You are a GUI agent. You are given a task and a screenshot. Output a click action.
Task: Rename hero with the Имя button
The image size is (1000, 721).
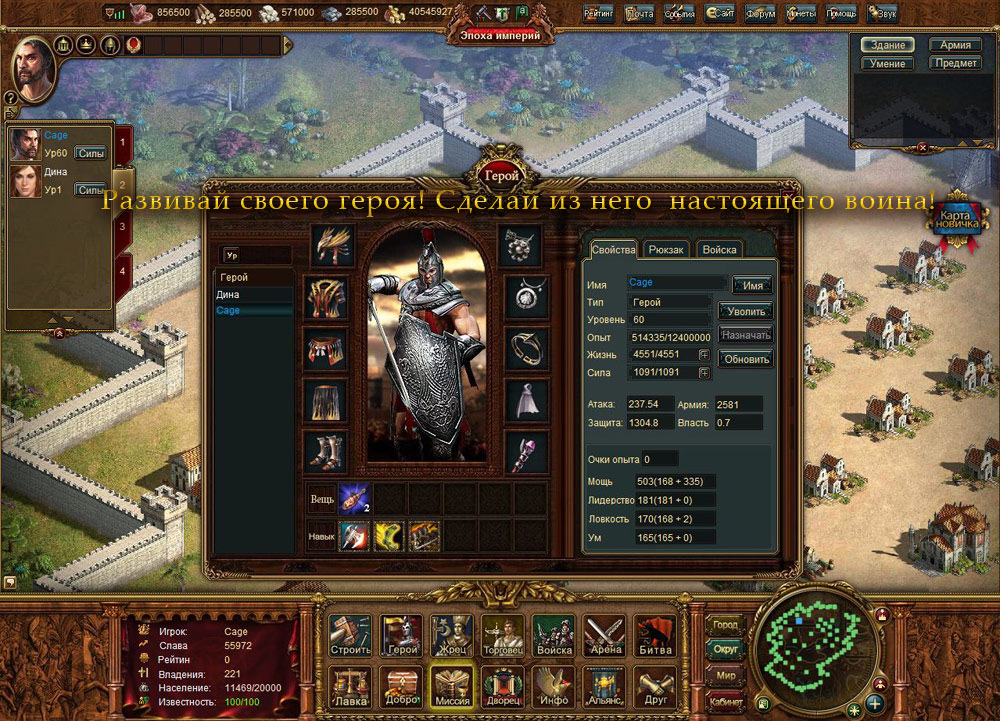pos(752,285)
